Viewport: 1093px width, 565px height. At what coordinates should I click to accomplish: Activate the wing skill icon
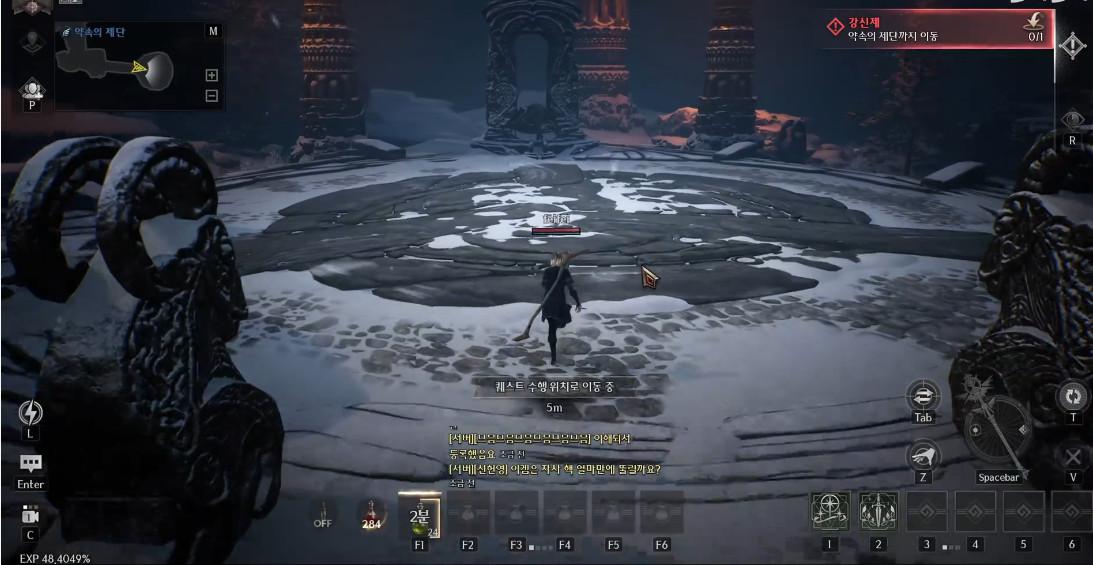click(x=922, y=457)
